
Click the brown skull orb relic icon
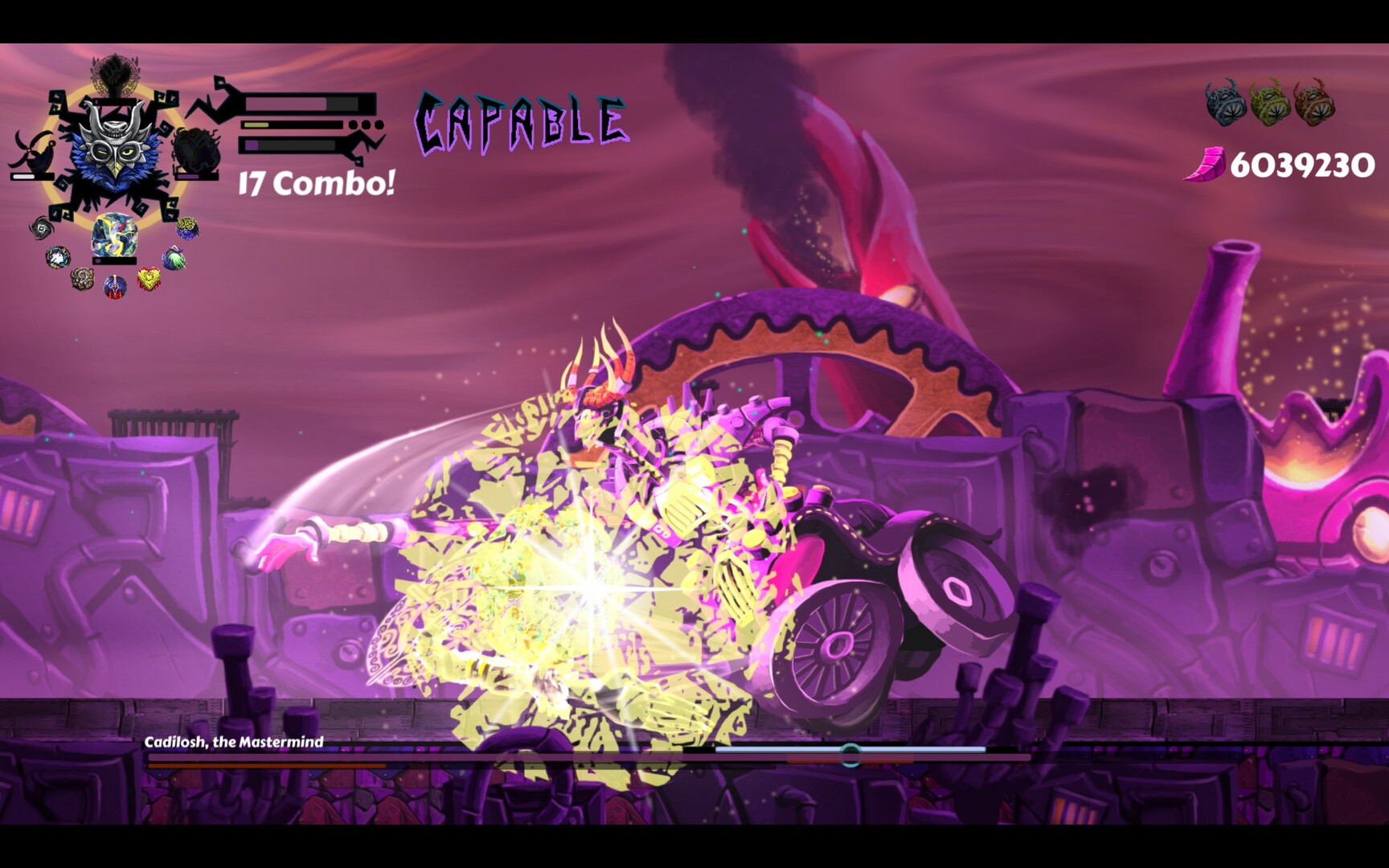point(83,280)
